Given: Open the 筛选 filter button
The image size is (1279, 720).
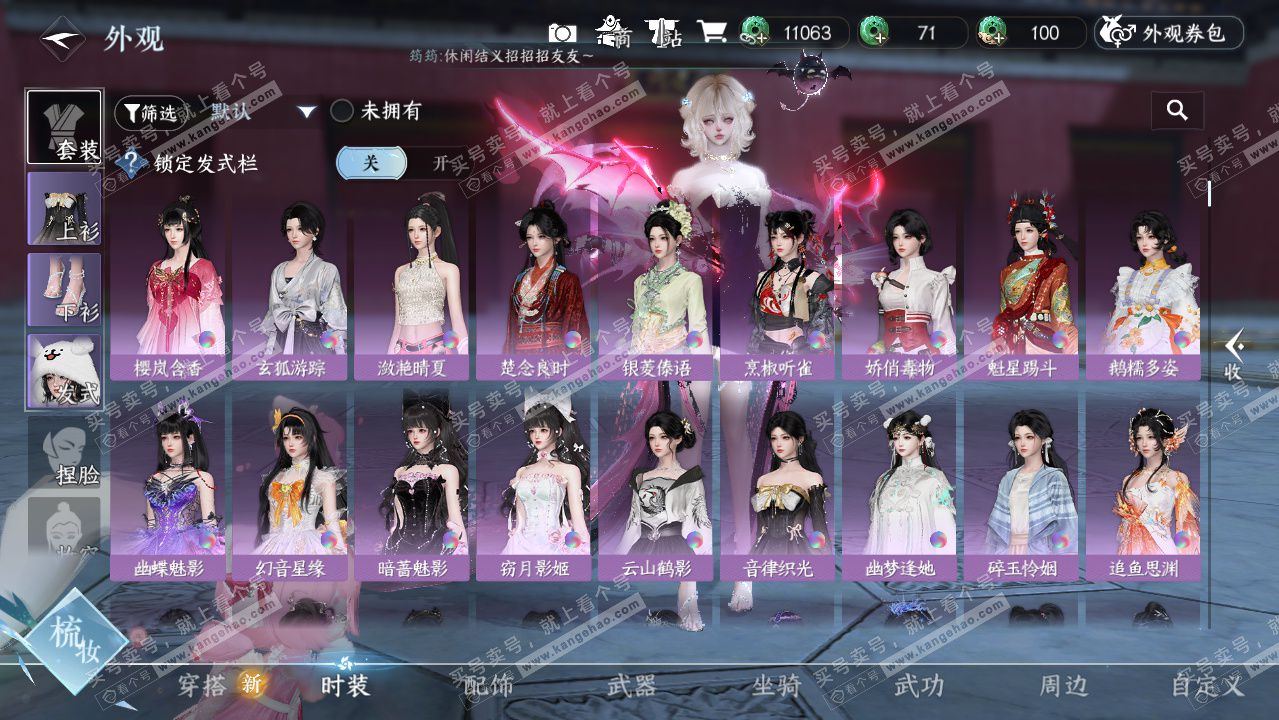Looking at the screenshot, I should pyautogui.click(x=150, y=112).
